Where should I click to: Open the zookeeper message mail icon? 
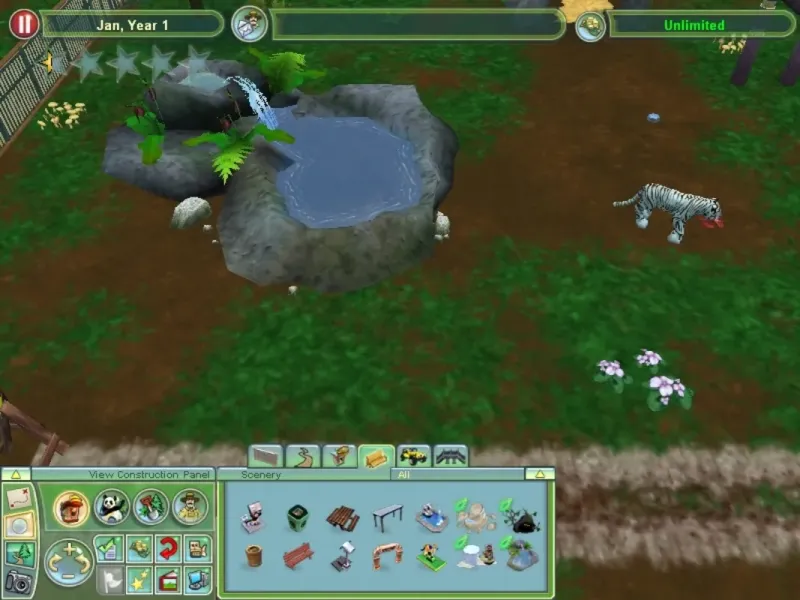click(x=248, y=23)
